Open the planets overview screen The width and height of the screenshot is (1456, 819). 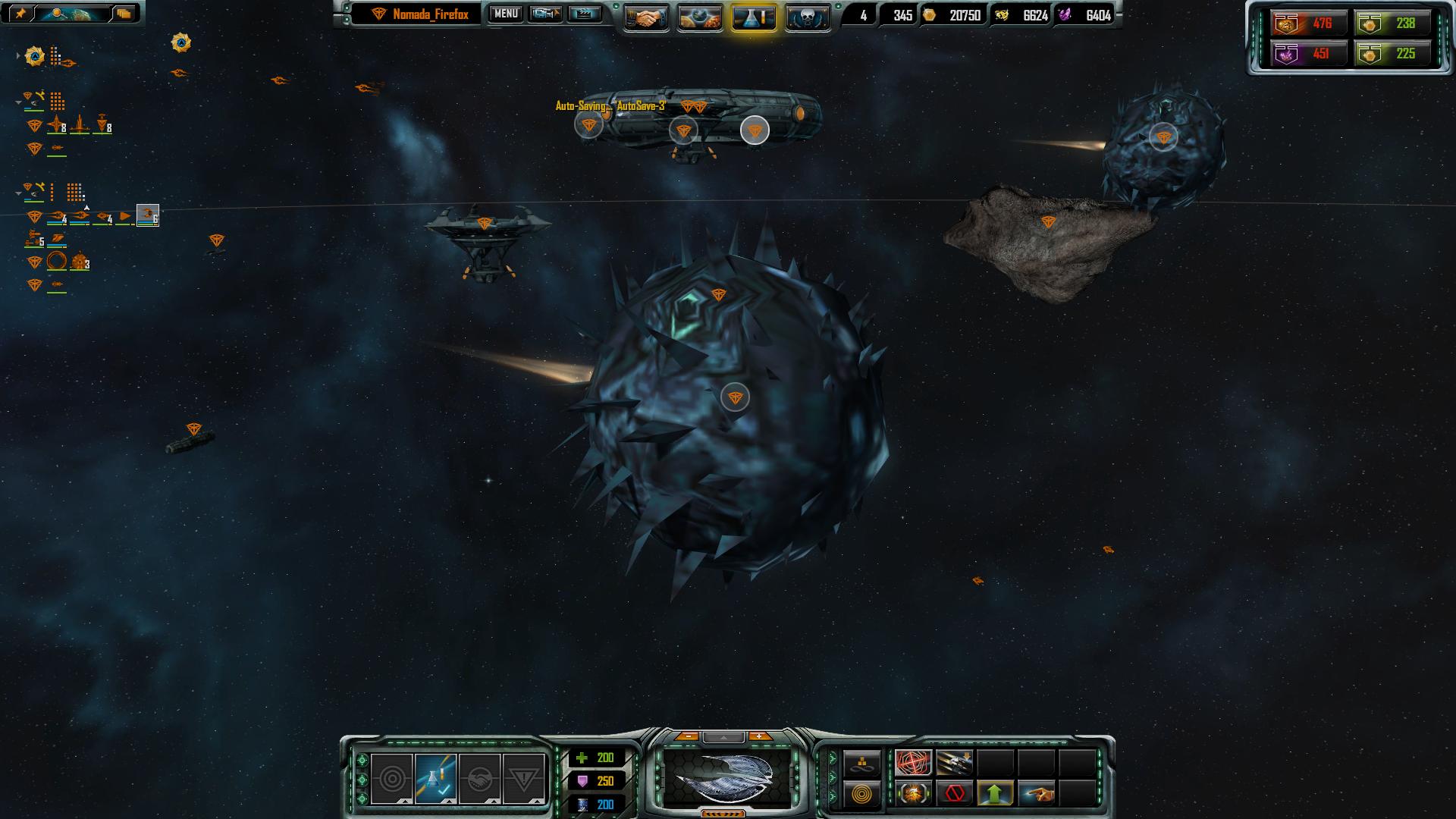coord(699,17)
